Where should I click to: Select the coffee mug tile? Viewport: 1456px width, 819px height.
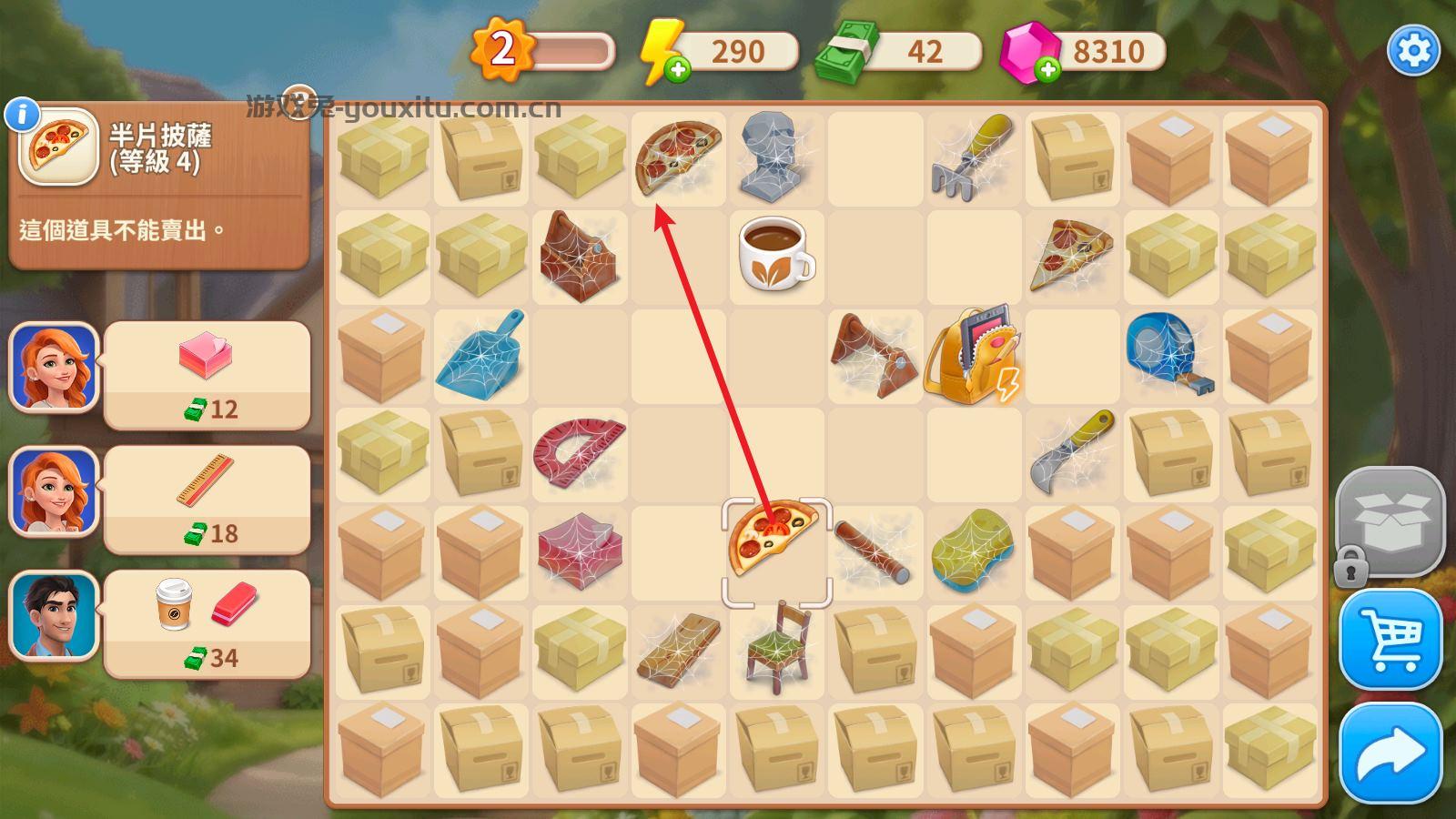pos(775,254)
